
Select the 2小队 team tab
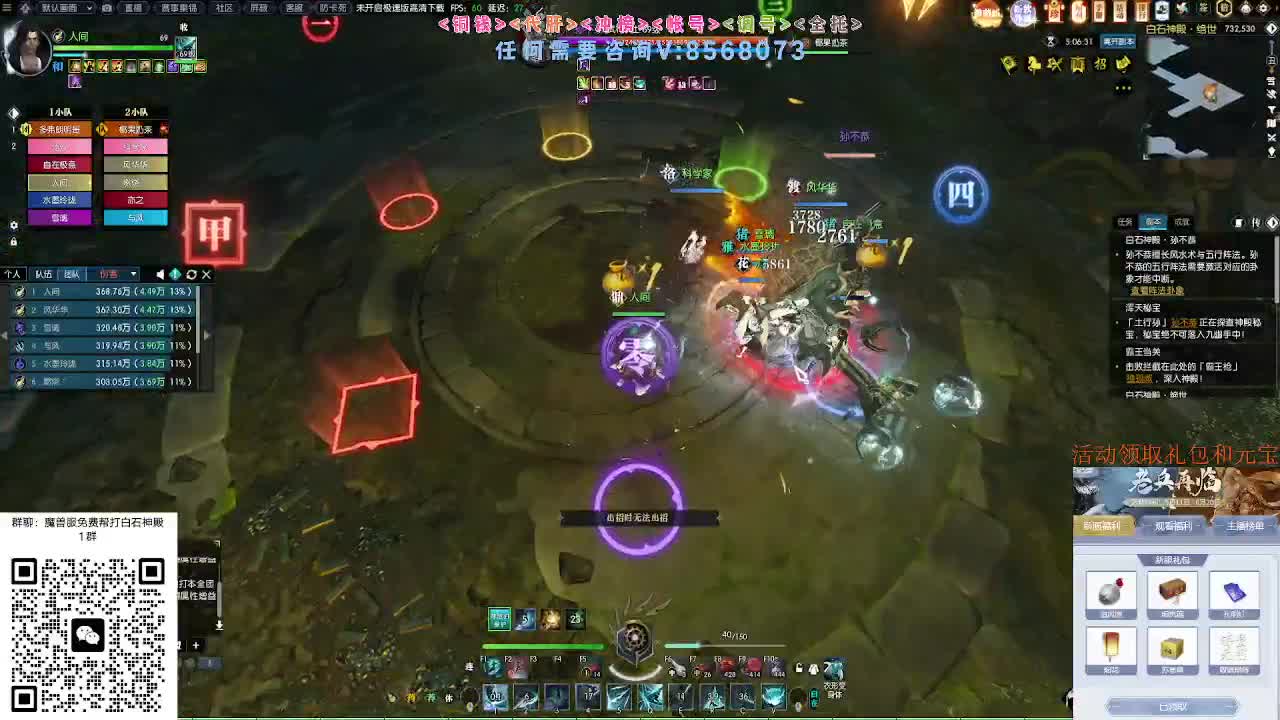click(x=135, y=111)
